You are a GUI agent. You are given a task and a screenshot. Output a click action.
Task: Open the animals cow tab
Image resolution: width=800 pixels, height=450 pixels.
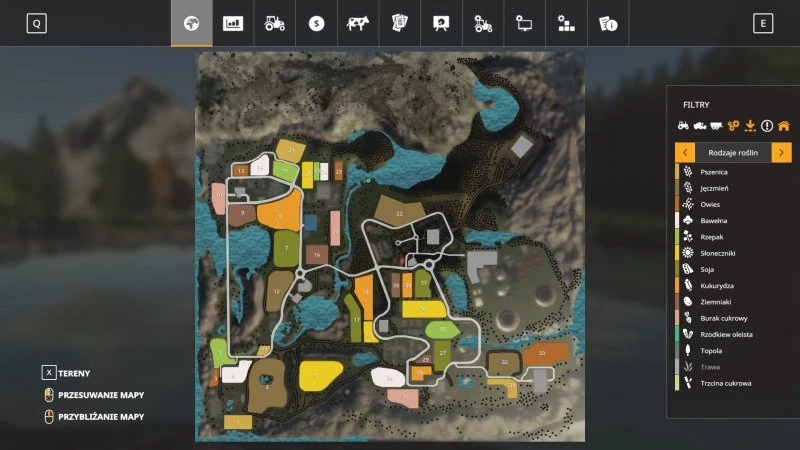click(357, 24)
